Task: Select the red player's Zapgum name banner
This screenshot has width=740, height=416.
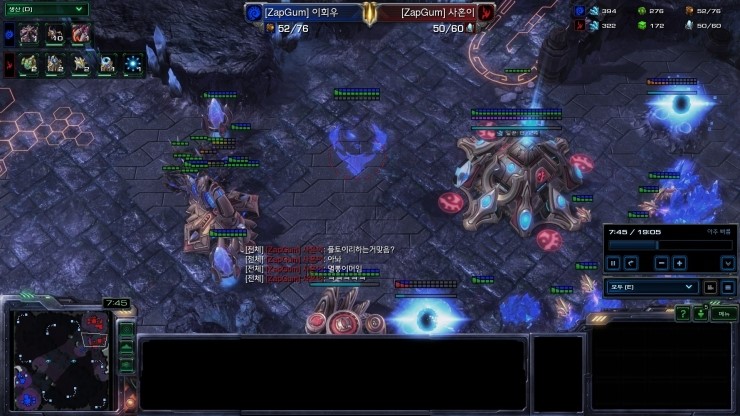Action: (431, 12)
